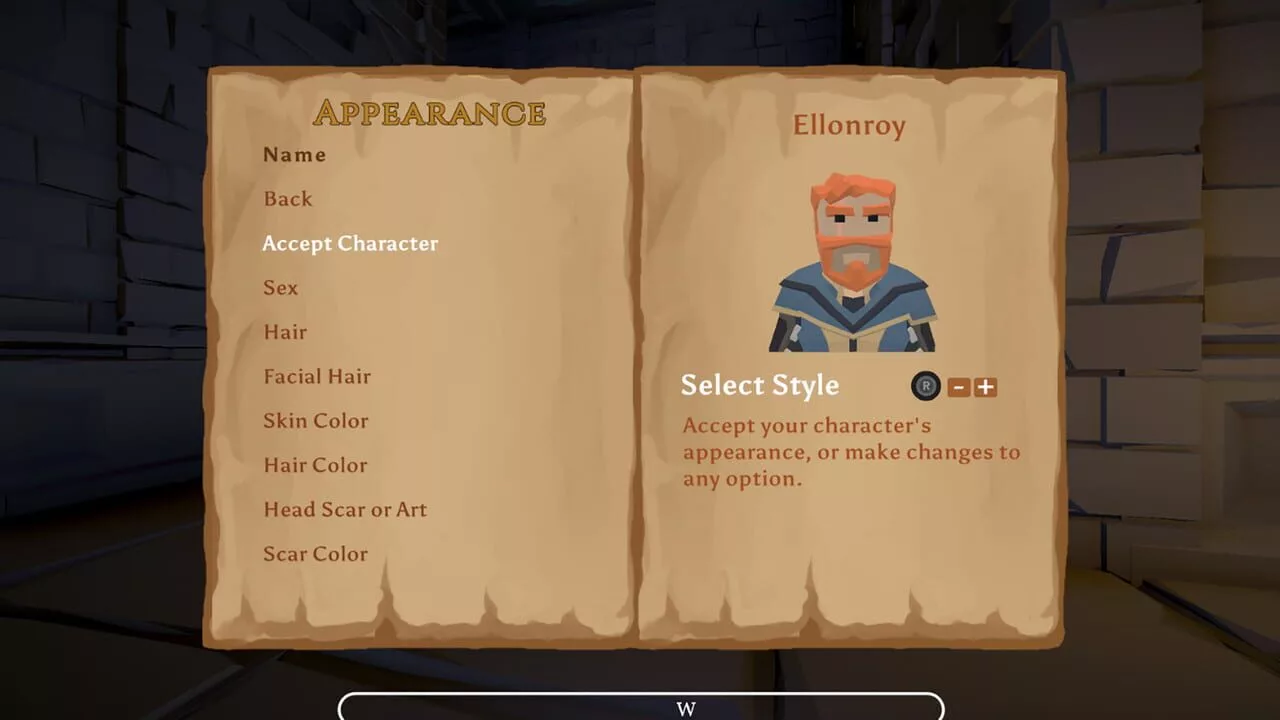Click the W prompt bar at the bottom
The width and height of the screenshot is (1280, 720).
(x=686, y=708)
